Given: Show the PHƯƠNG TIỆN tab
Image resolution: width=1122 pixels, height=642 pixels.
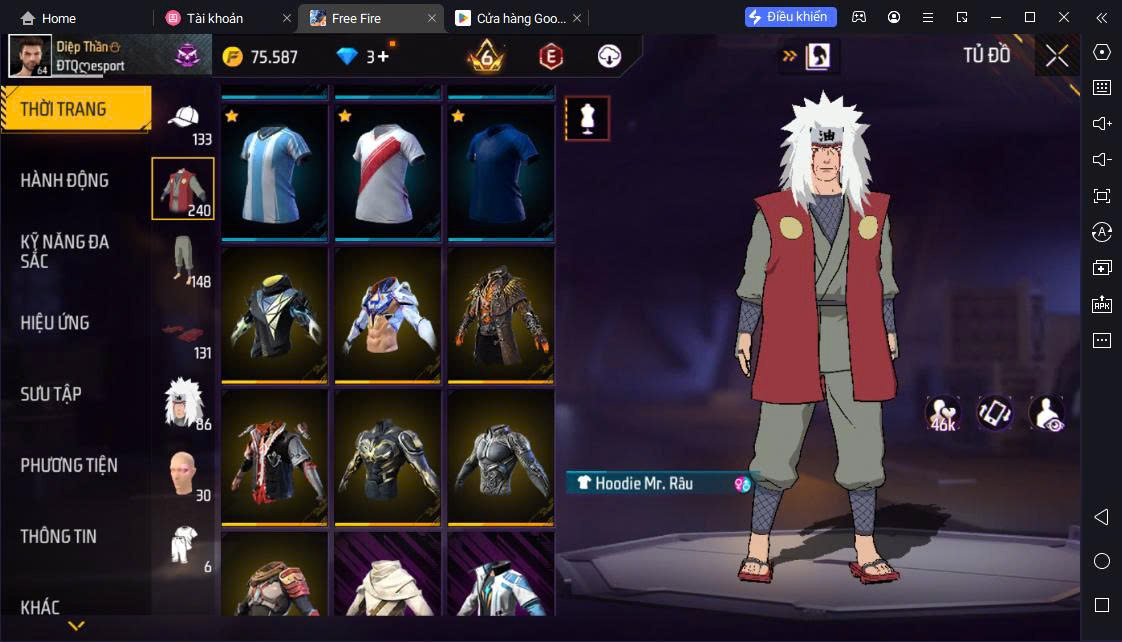Looking at the screenshot, I should pyautogui.click(x=69, y=465).
